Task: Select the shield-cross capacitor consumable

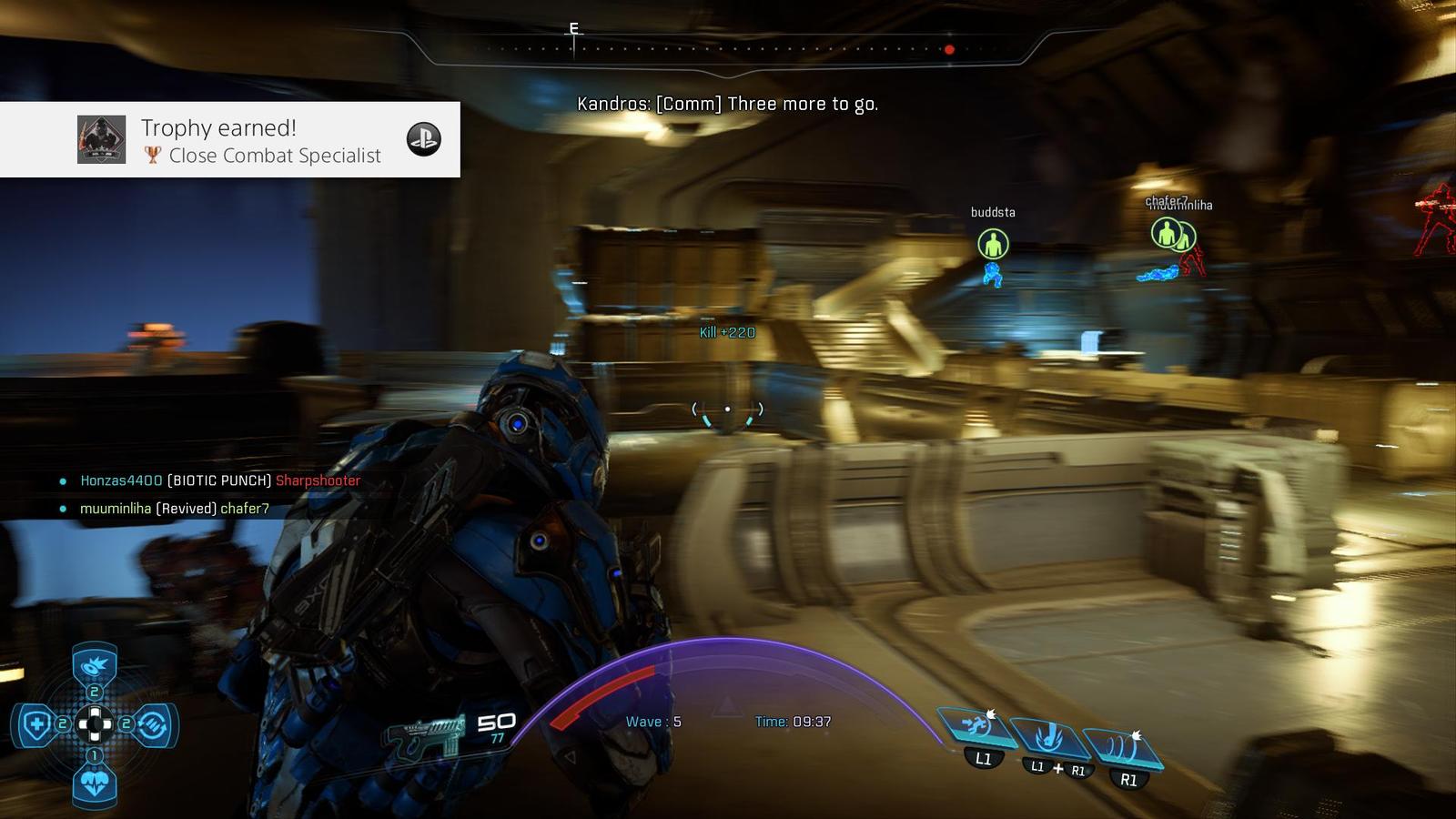Action: pos(36,725)
